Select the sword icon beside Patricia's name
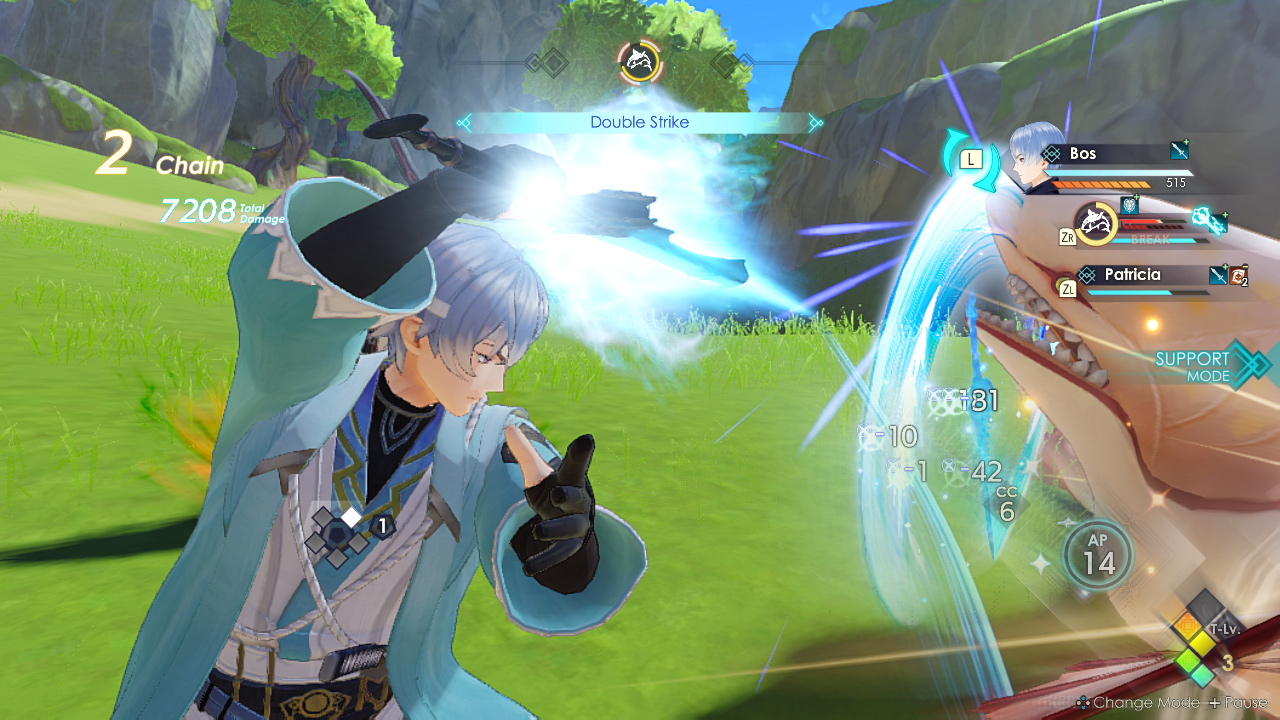The width and height of the screenshot is (1280, 720). click(x=1216, y=275)
